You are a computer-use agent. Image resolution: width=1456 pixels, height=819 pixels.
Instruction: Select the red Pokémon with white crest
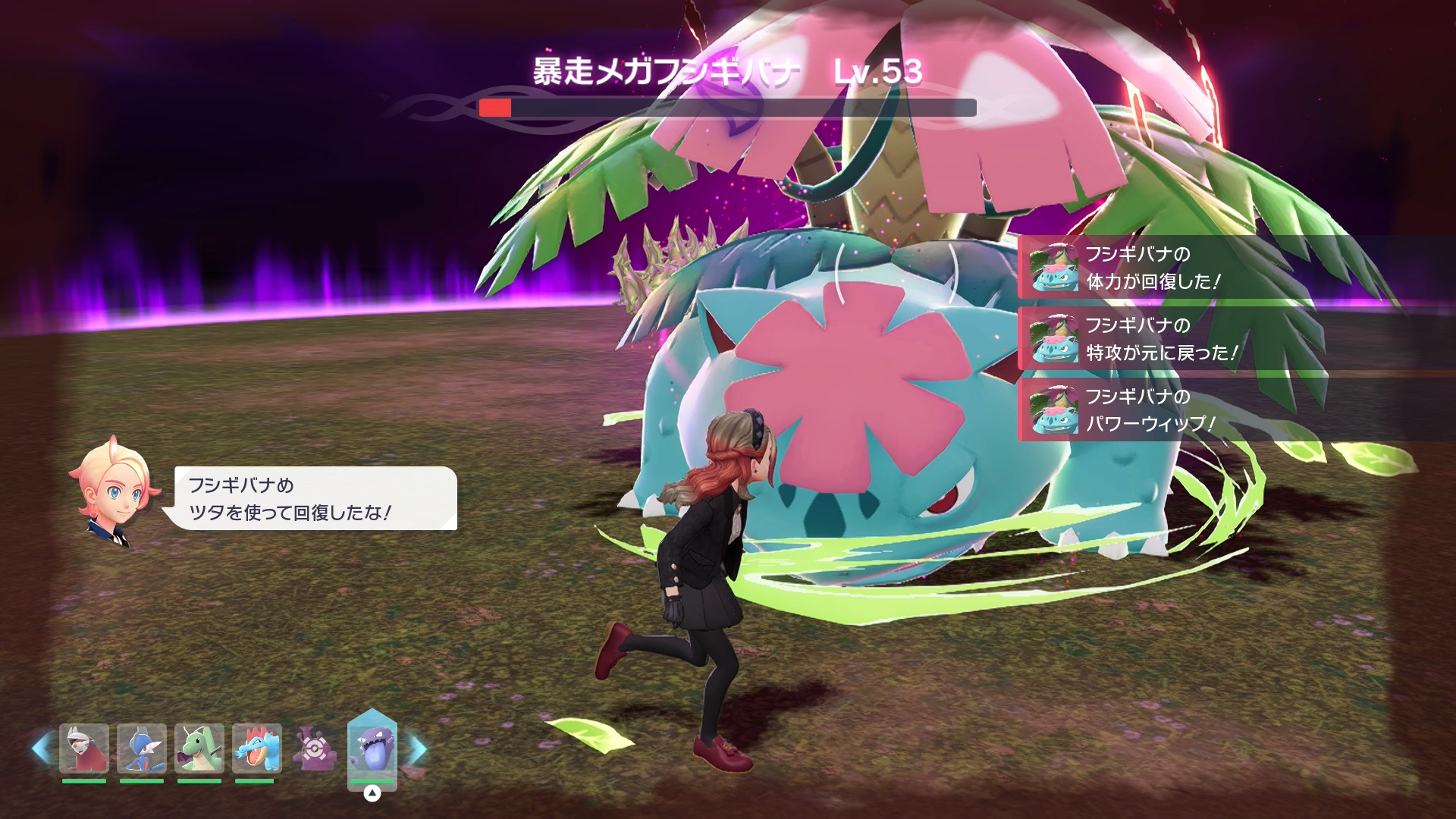[x=84, y=748]
